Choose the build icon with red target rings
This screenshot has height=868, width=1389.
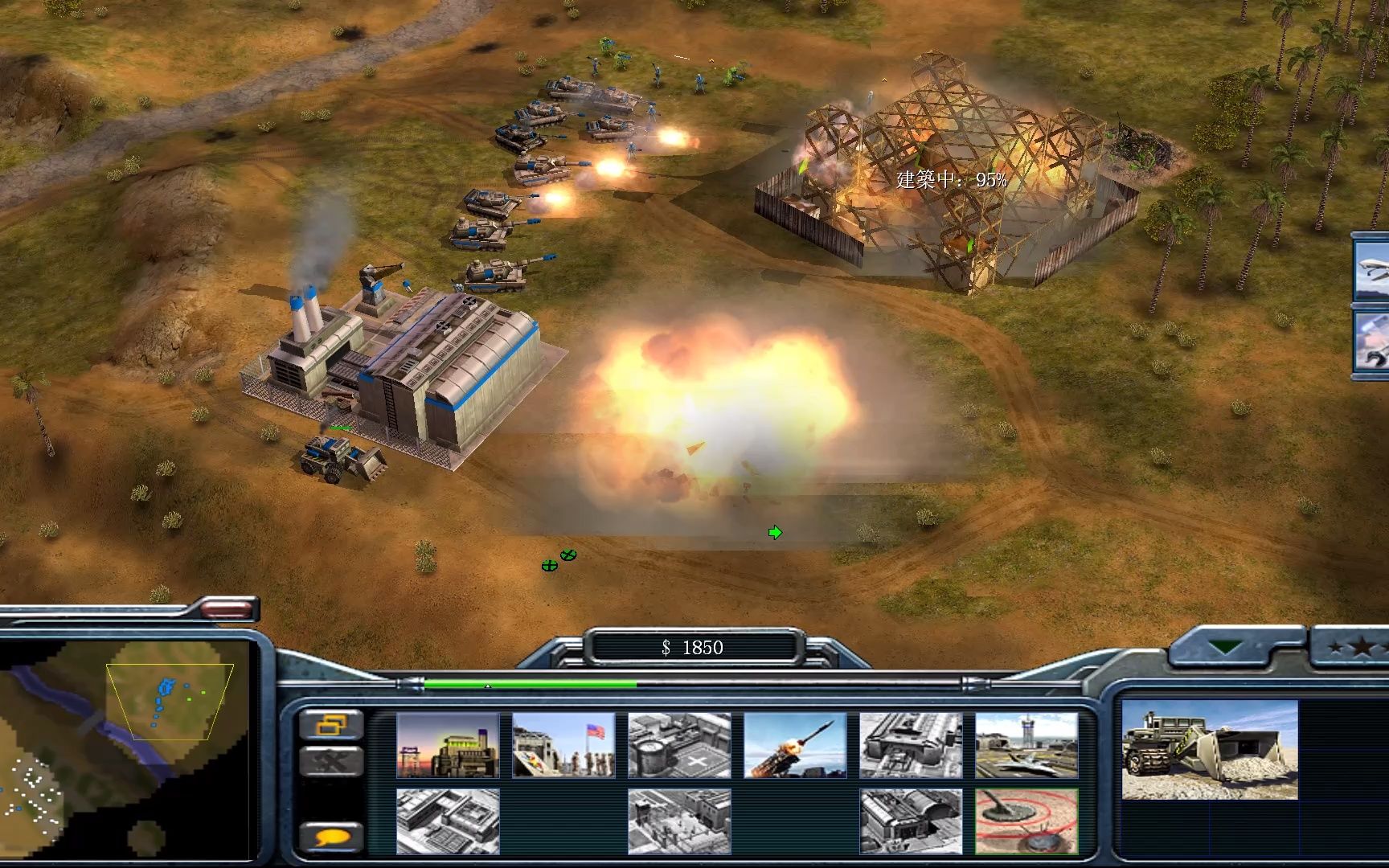(x=1026, y=821)
